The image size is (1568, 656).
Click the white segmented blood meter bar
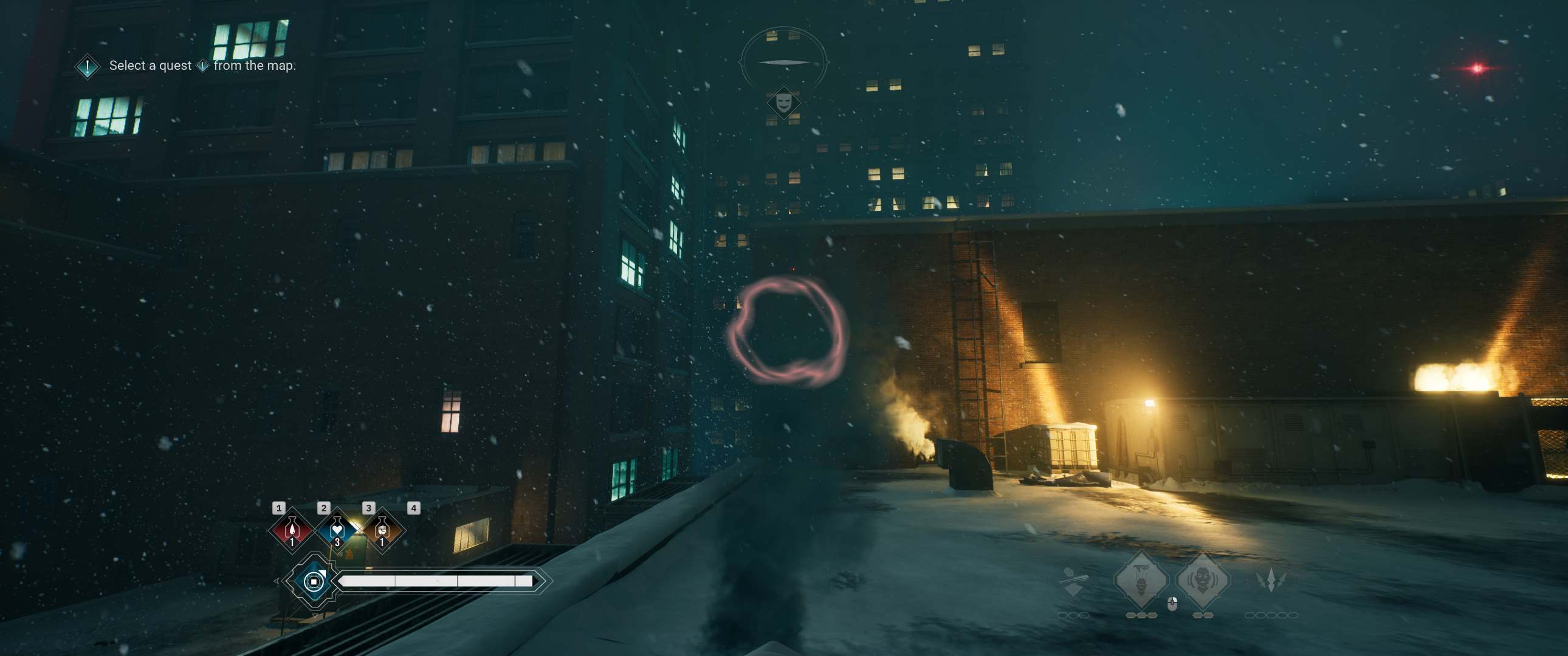point(438,581)
